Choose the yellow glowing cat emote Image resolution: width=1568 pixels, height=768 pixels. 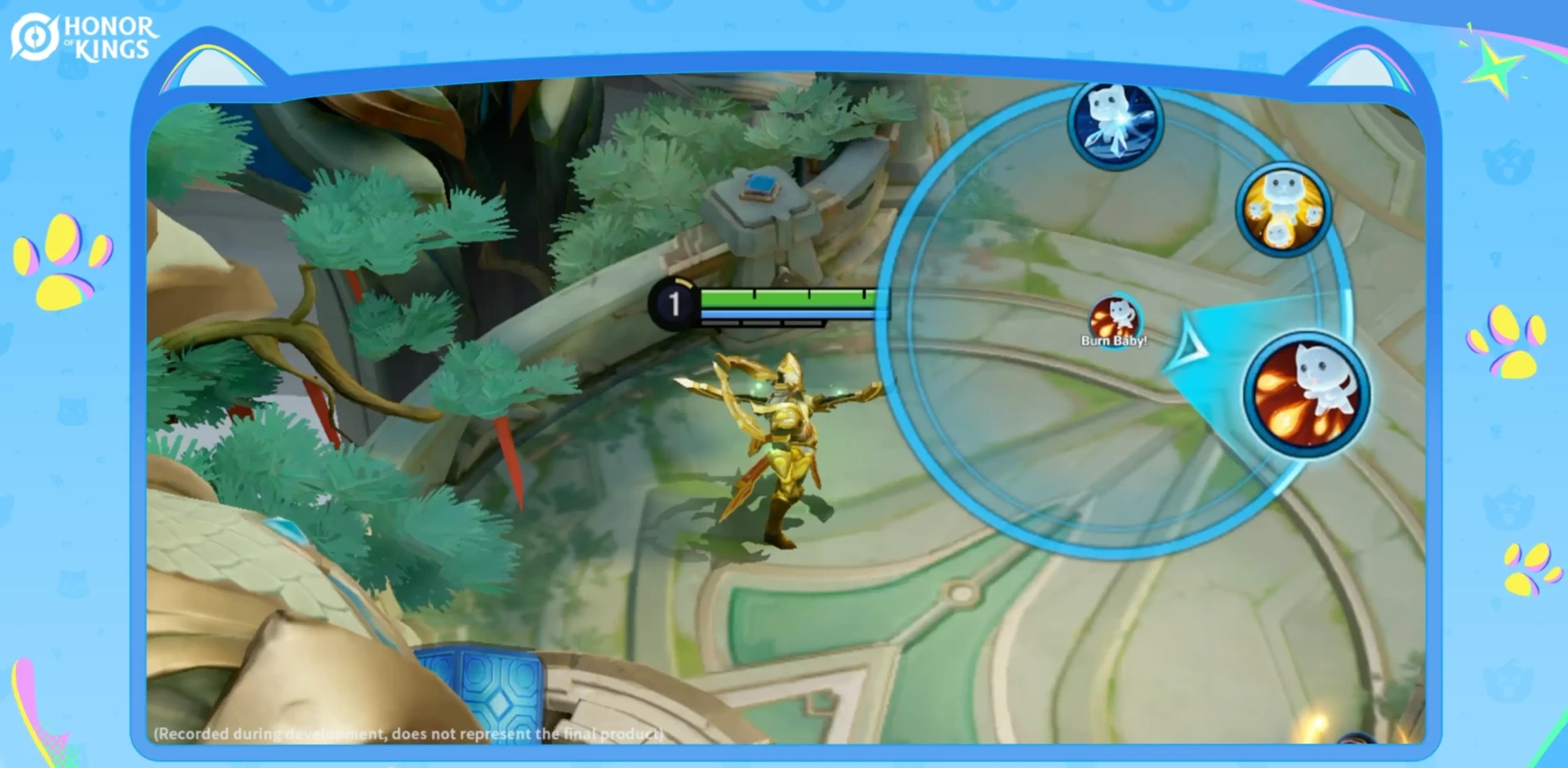point(1282,208)
